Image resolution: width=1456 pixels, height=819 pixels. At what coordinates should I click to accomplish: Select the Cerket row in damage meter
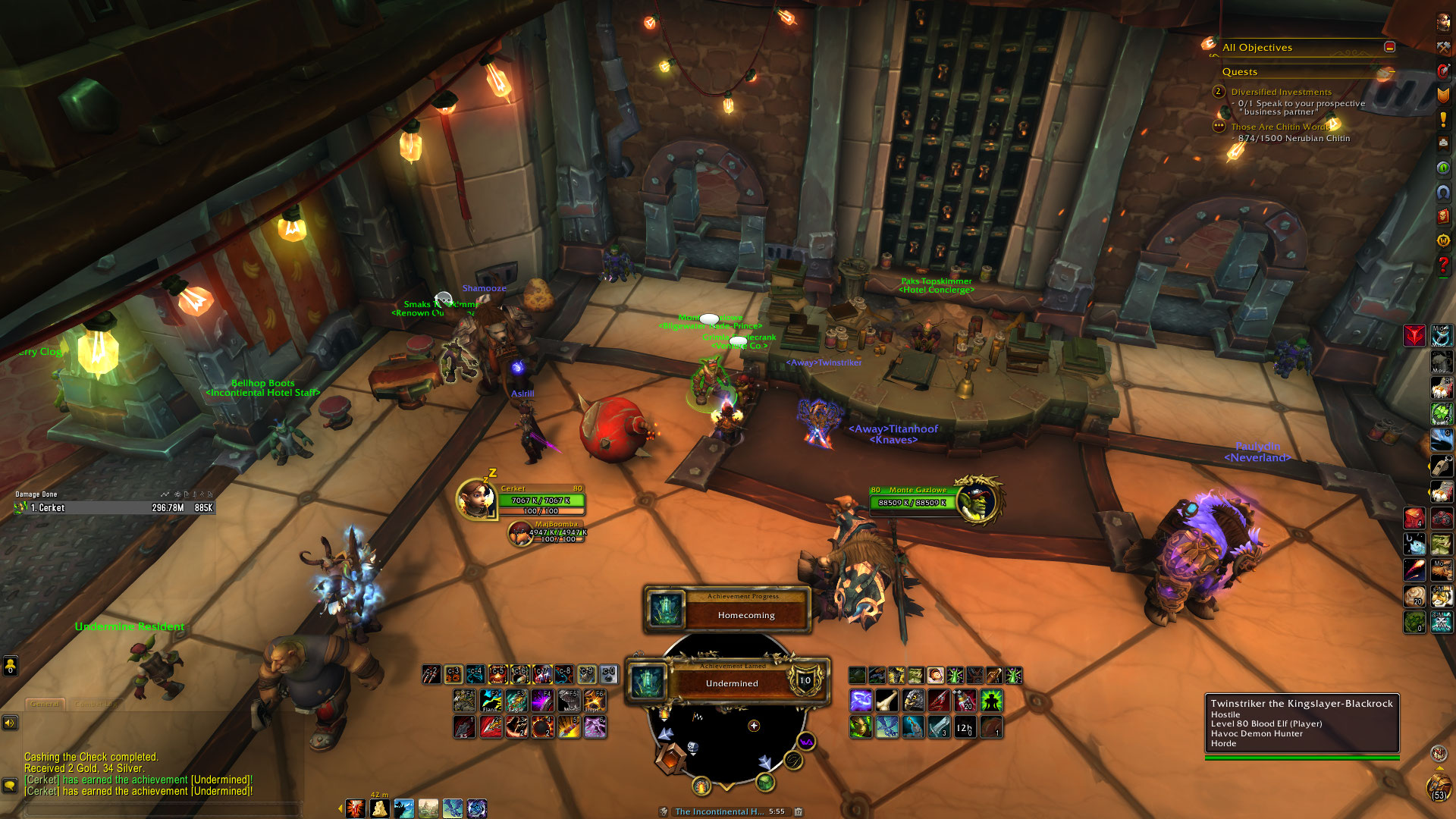pos(114,507)
